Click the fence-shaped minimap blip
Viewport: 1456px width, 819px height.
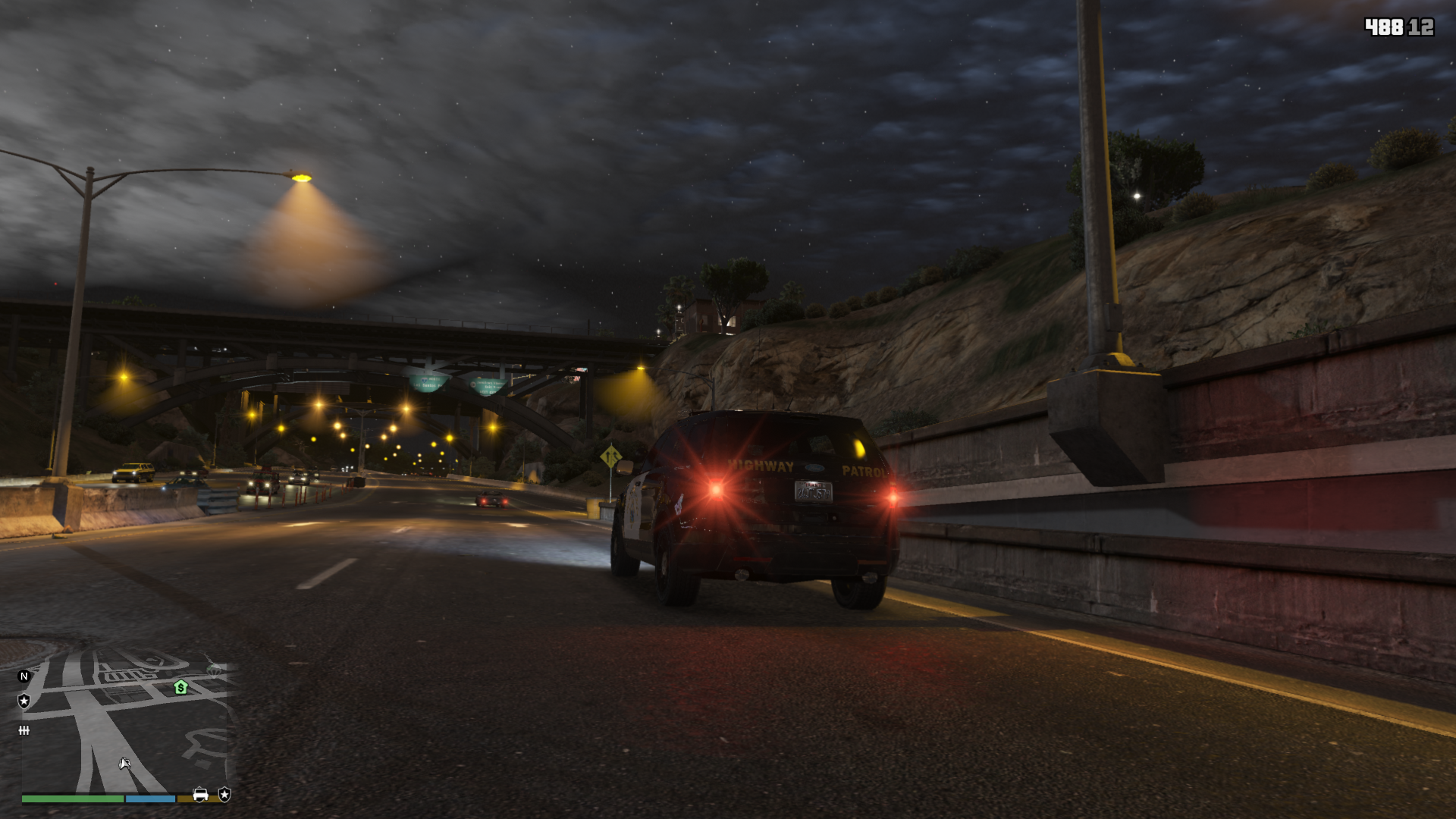point(24,730)
